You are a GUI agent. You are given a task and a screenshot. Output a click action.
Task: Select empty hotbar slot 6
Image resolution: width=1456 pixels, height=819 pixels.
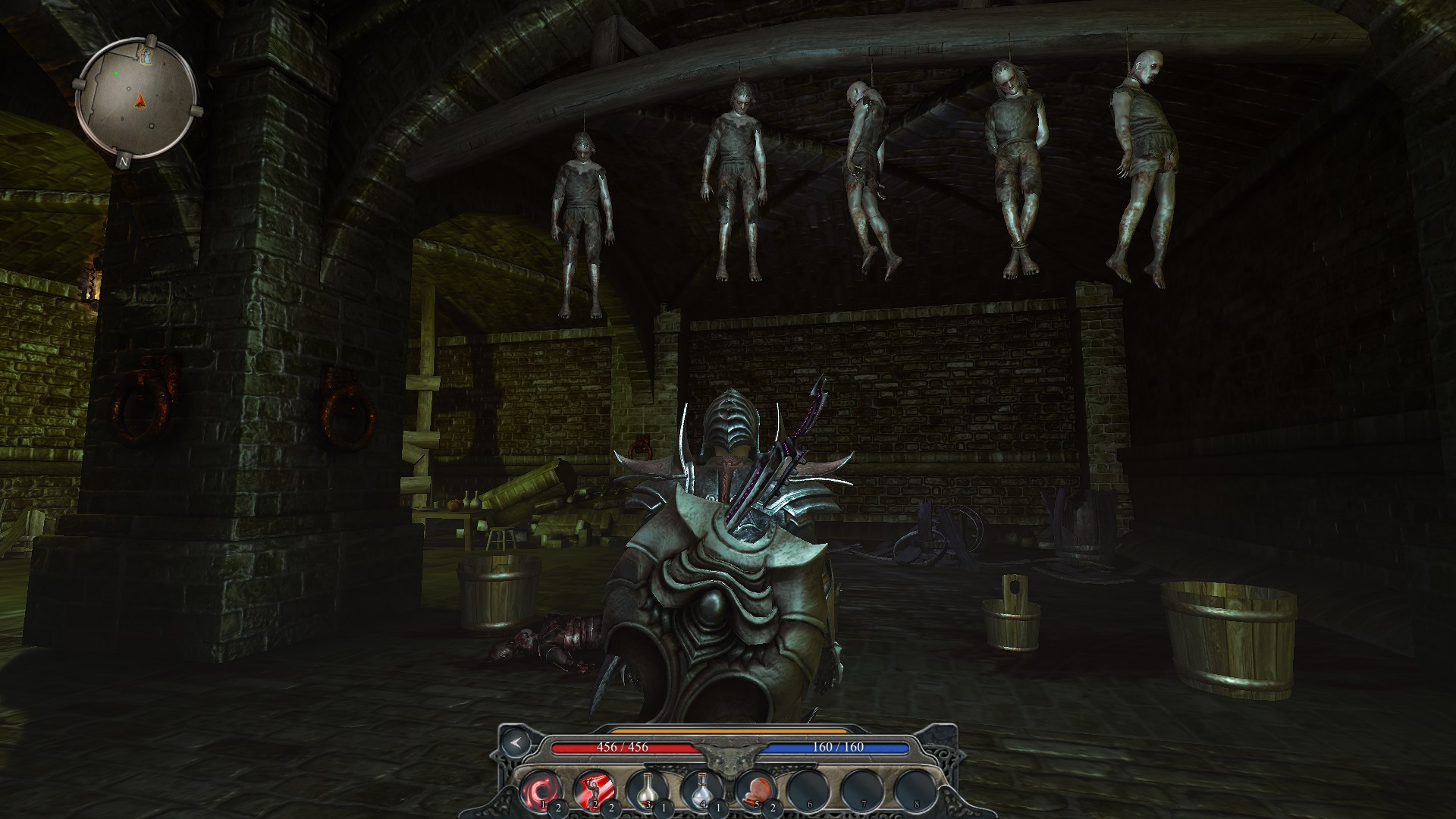[x=807, y=790]
